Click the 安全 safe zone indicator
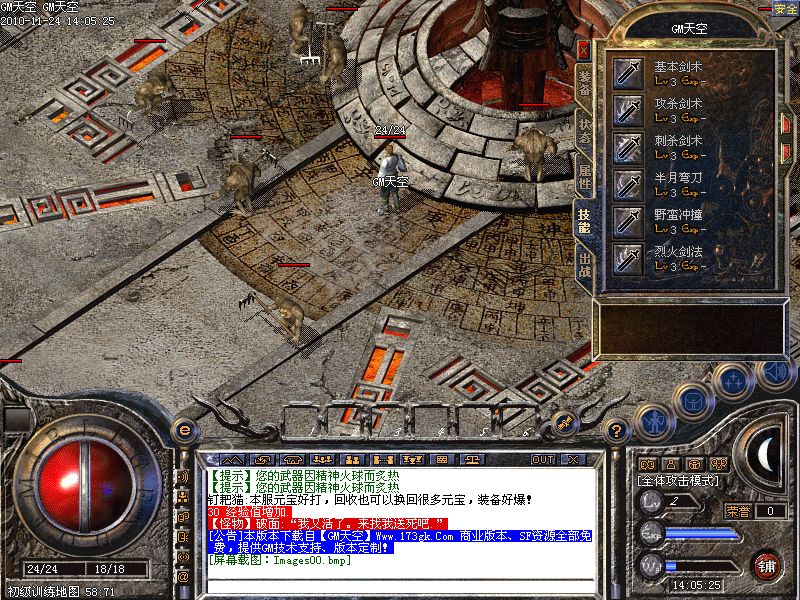The image size is (800, 600). pyautogui.click(x=786, y=9)
